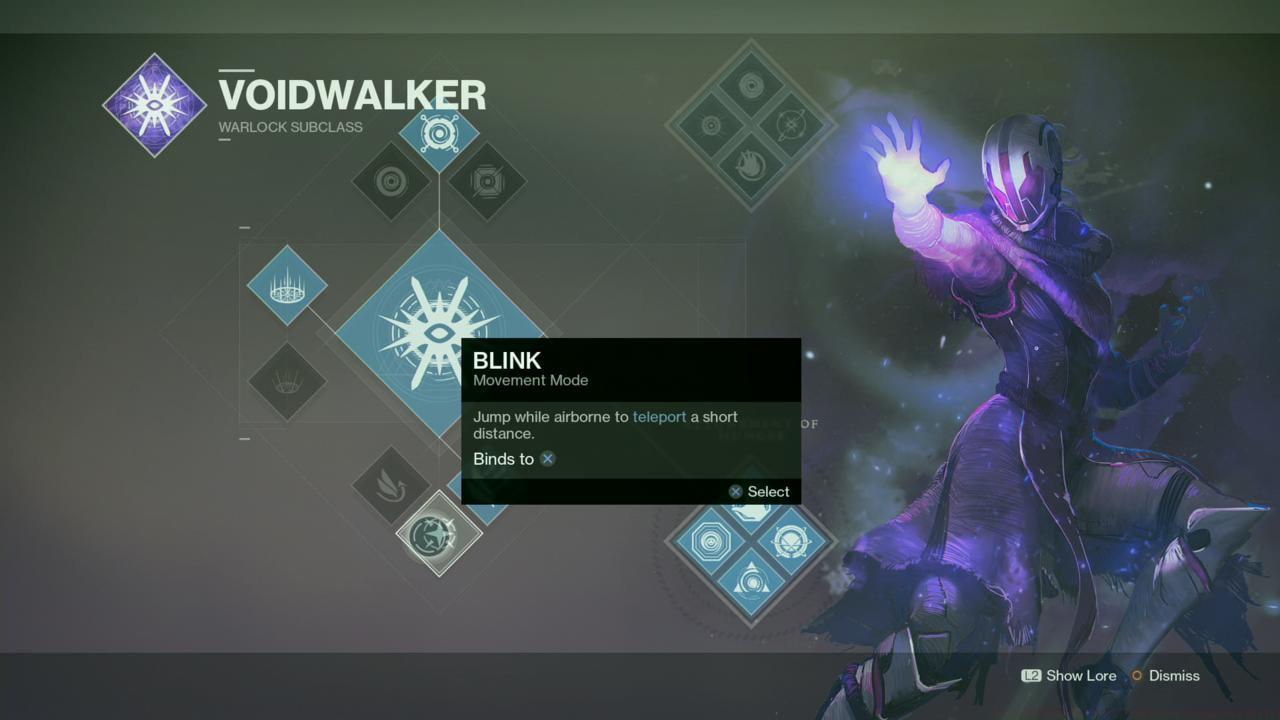Image resolution: width=1280 pixels, height=720 pixels.
Task: Select the crossed-circle perk in lower tree
Action: coord(792,541)
